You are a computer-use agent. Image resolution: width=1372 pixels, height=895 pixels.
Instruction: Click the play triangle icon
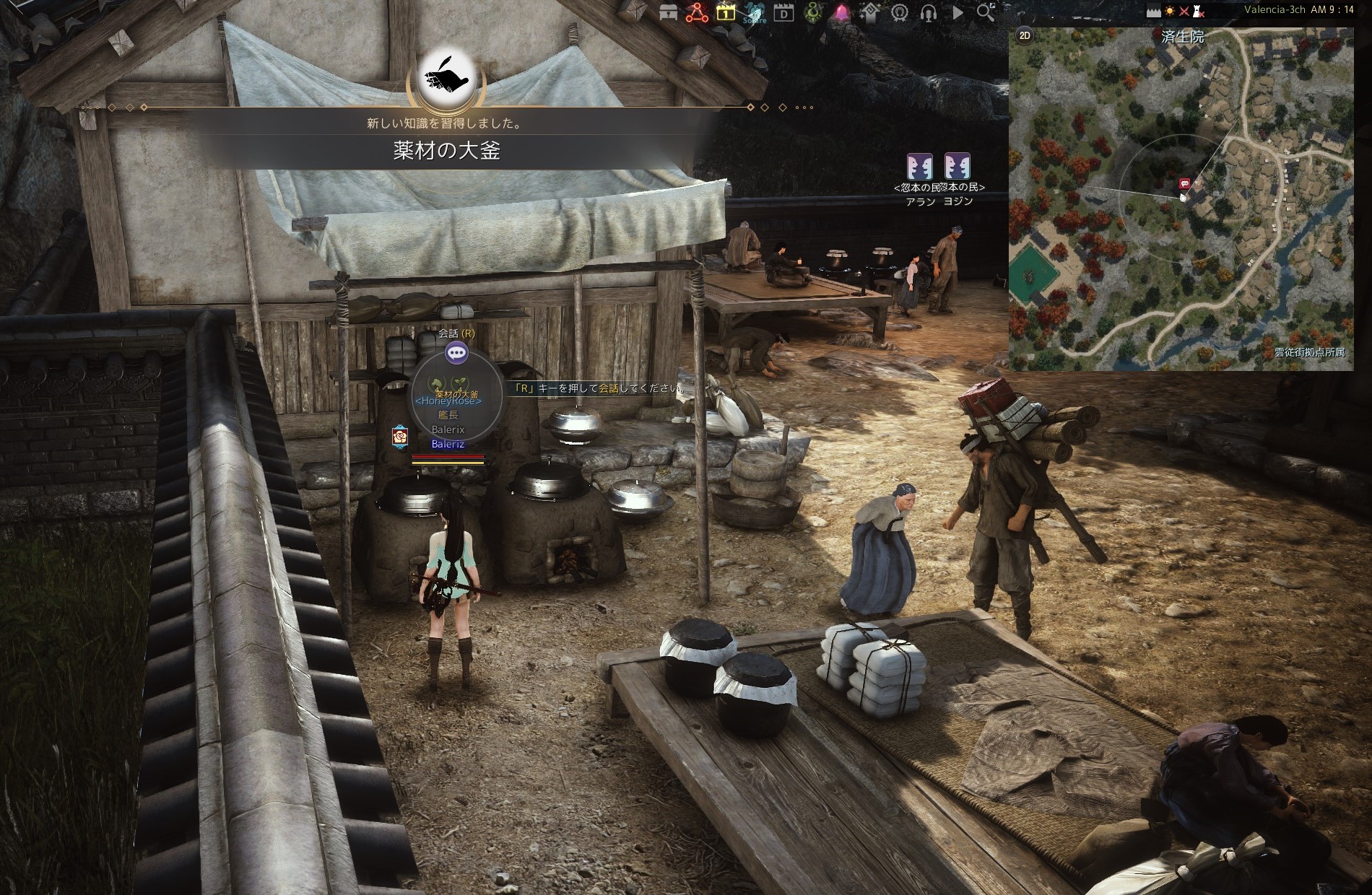tap(958, 13)
